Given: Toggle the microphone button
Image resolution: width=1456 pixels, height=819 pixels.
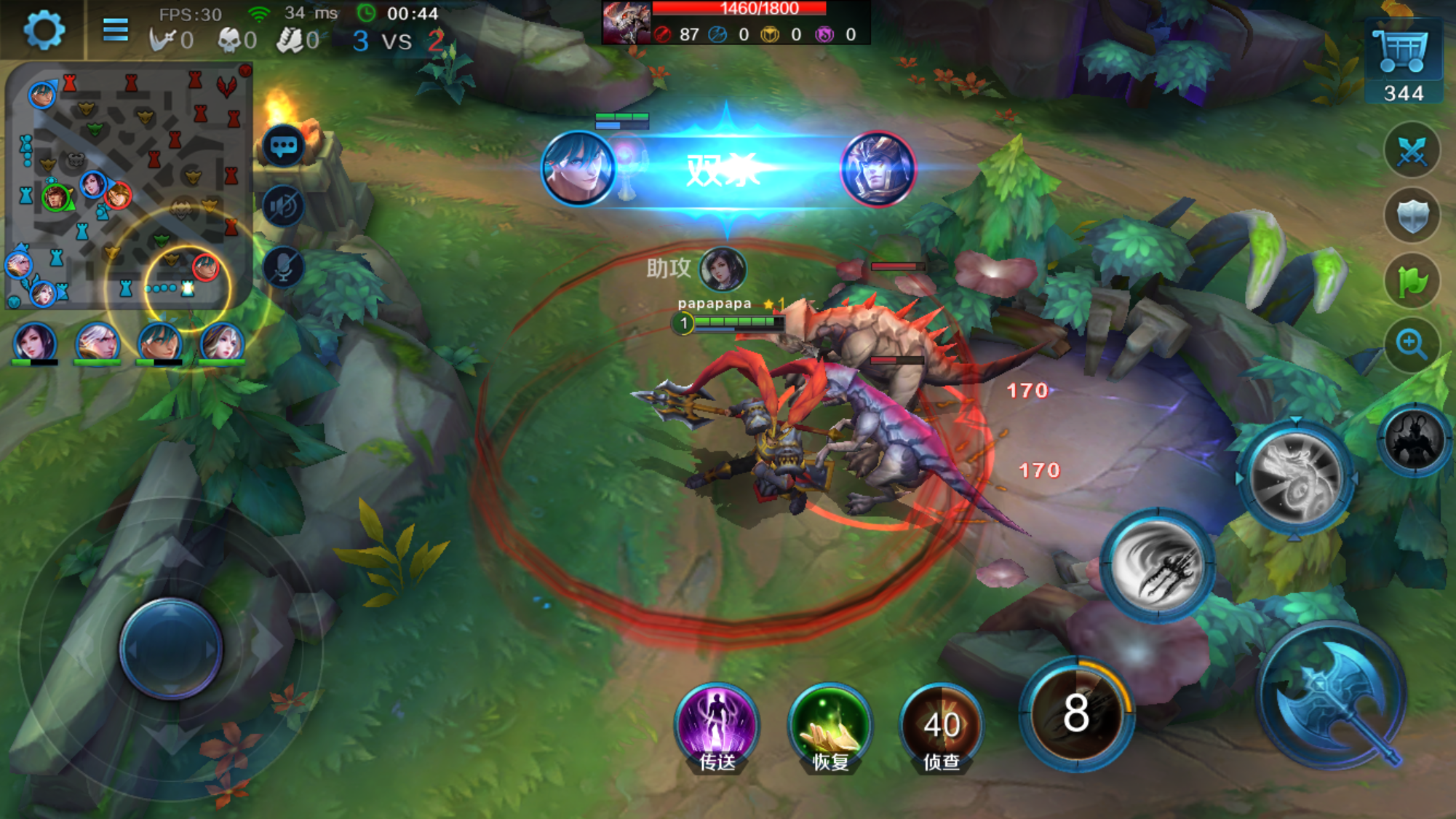Looking at the screenshot, I should click(x=283, y=267).
